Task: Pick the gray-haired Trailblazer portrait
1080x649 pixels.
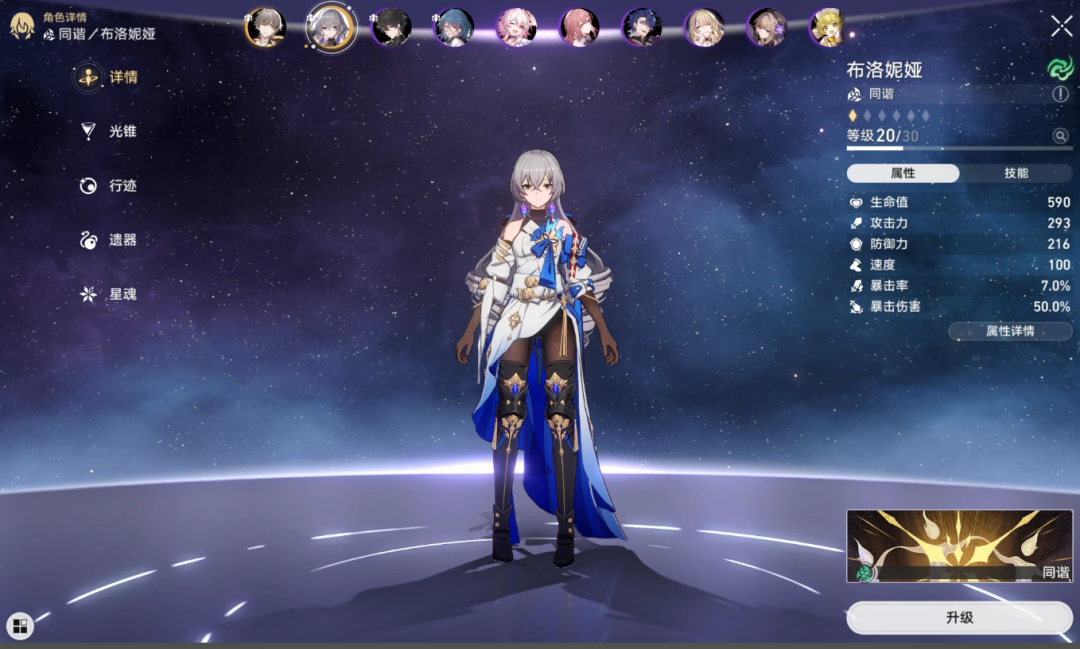Action: tap(266, 27)
